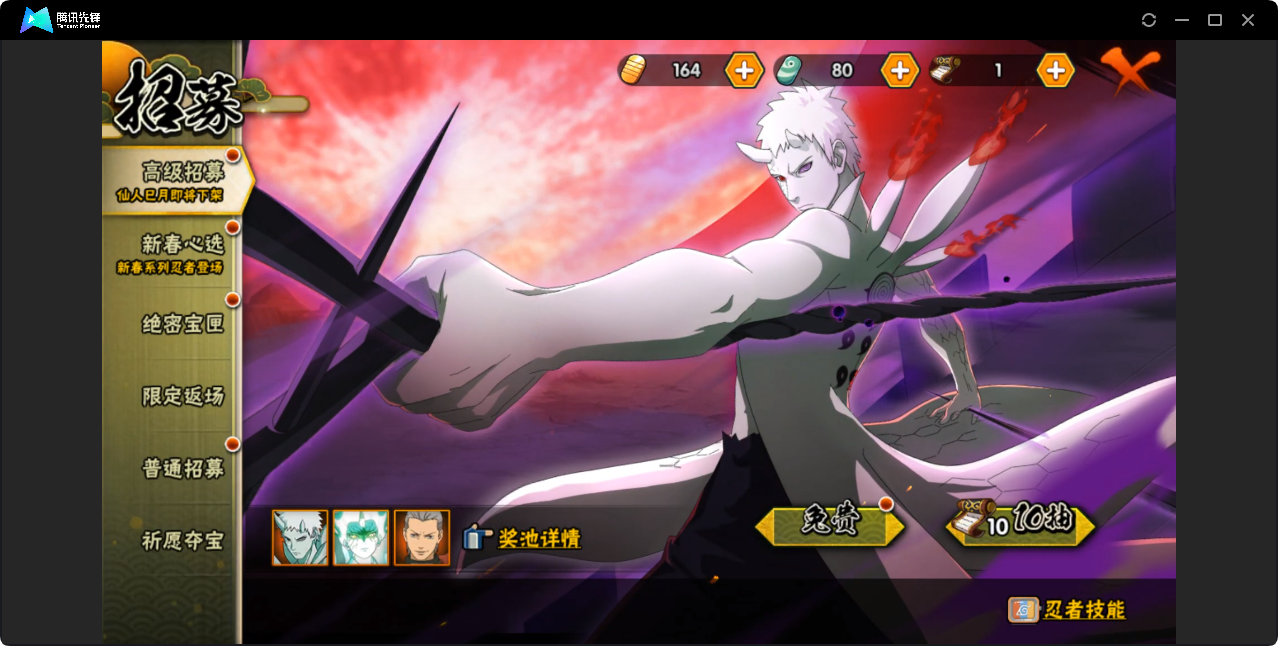Switch to 普通招募 tab
The width and height of the screenshot is (1278, 646).
pyautogui.click(x=182, y=468)
